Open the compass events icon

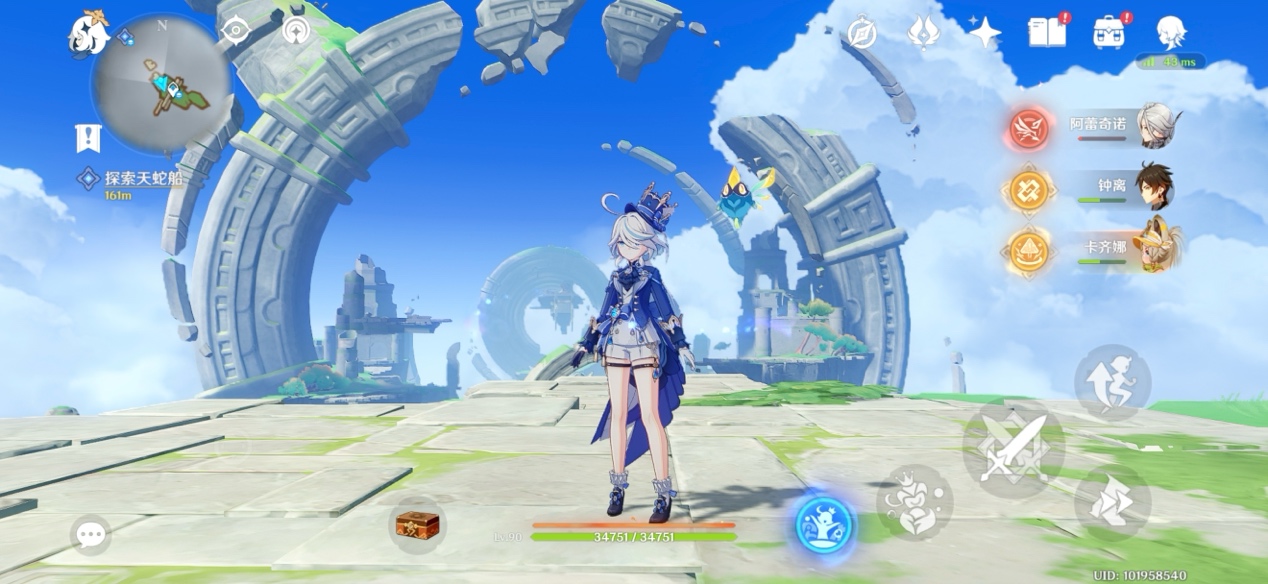click(x=862, y=33)
